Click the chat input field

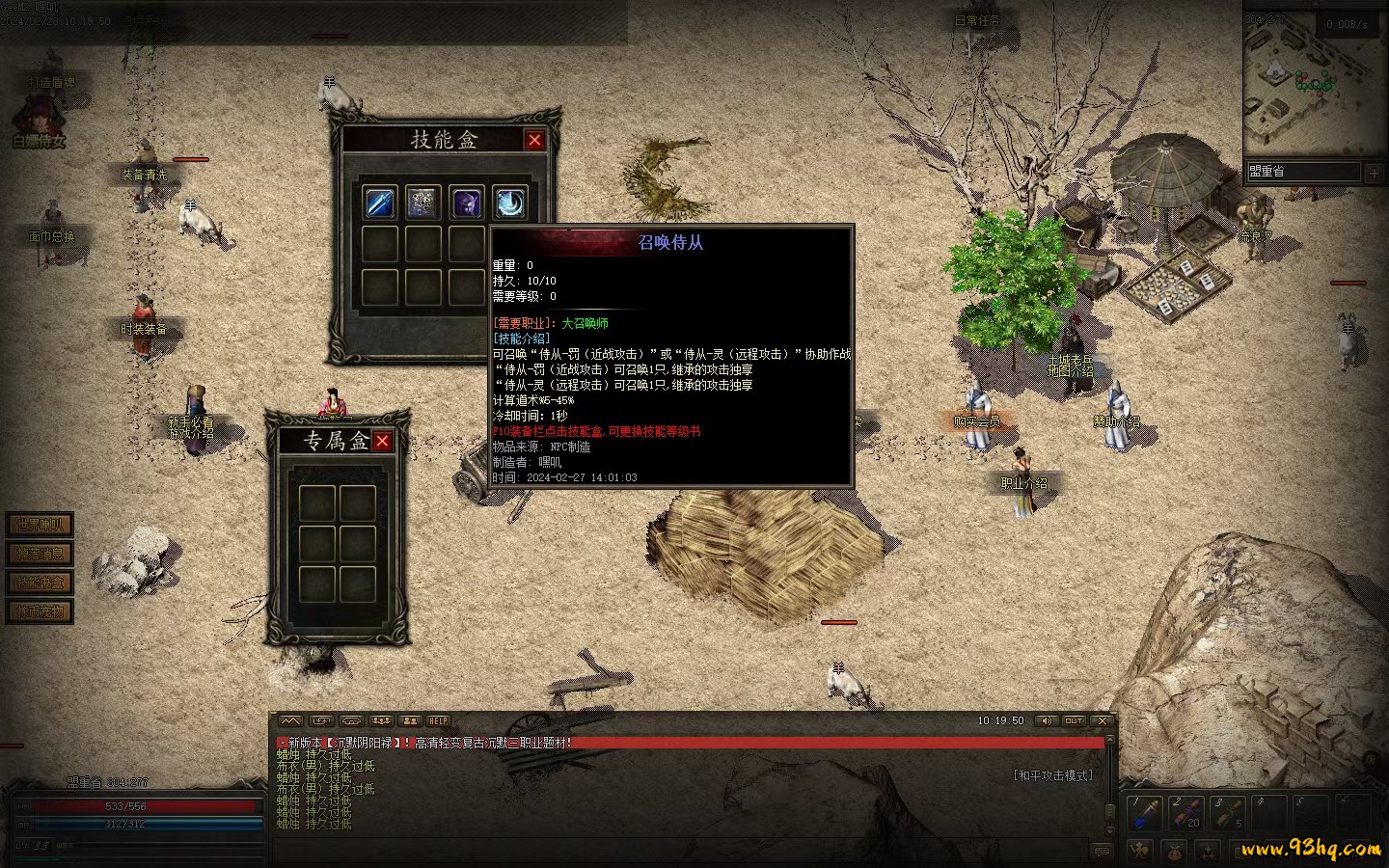675,851
